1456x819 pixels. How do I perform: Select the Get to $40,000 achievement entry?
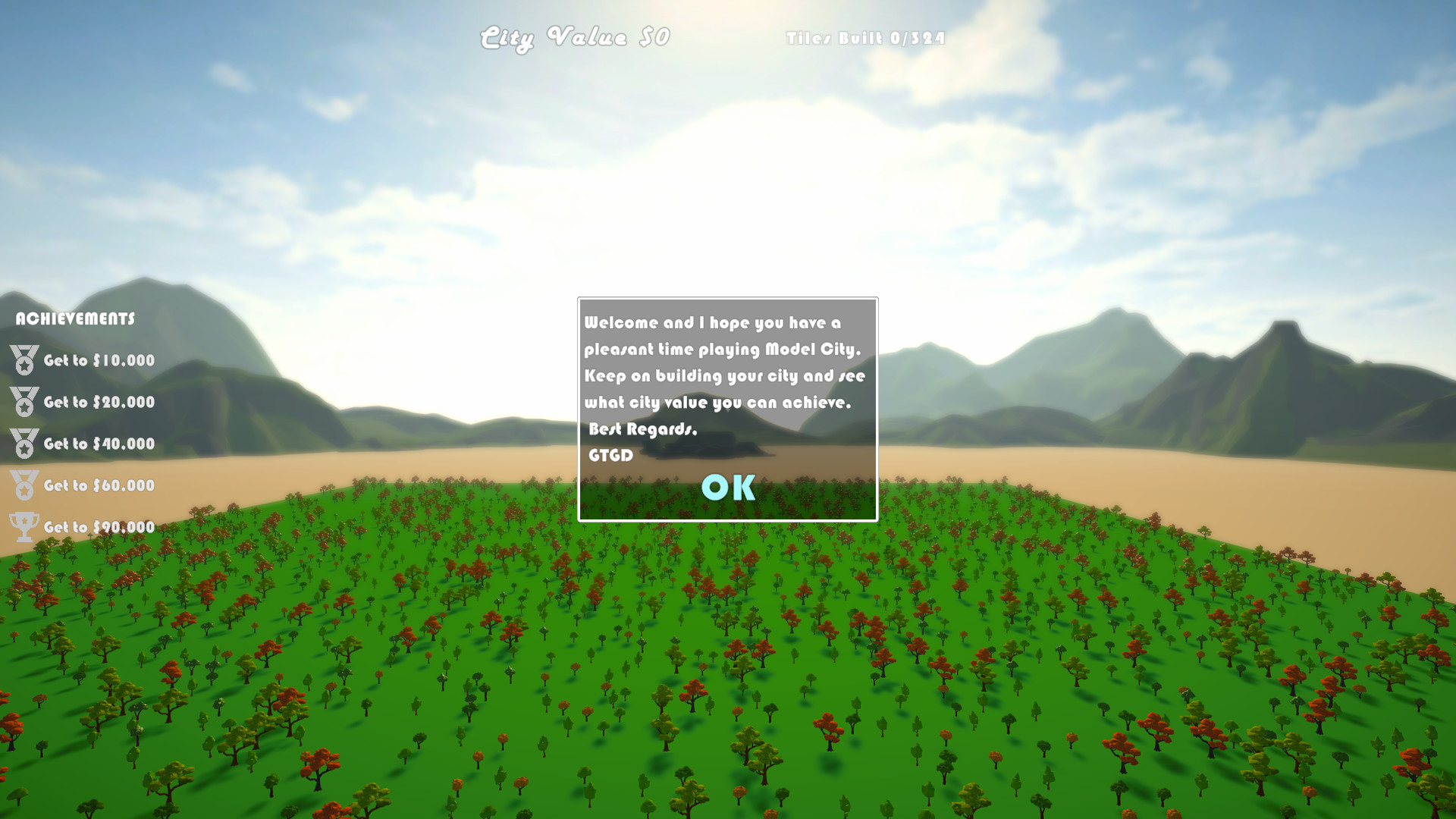coord(99,444)
